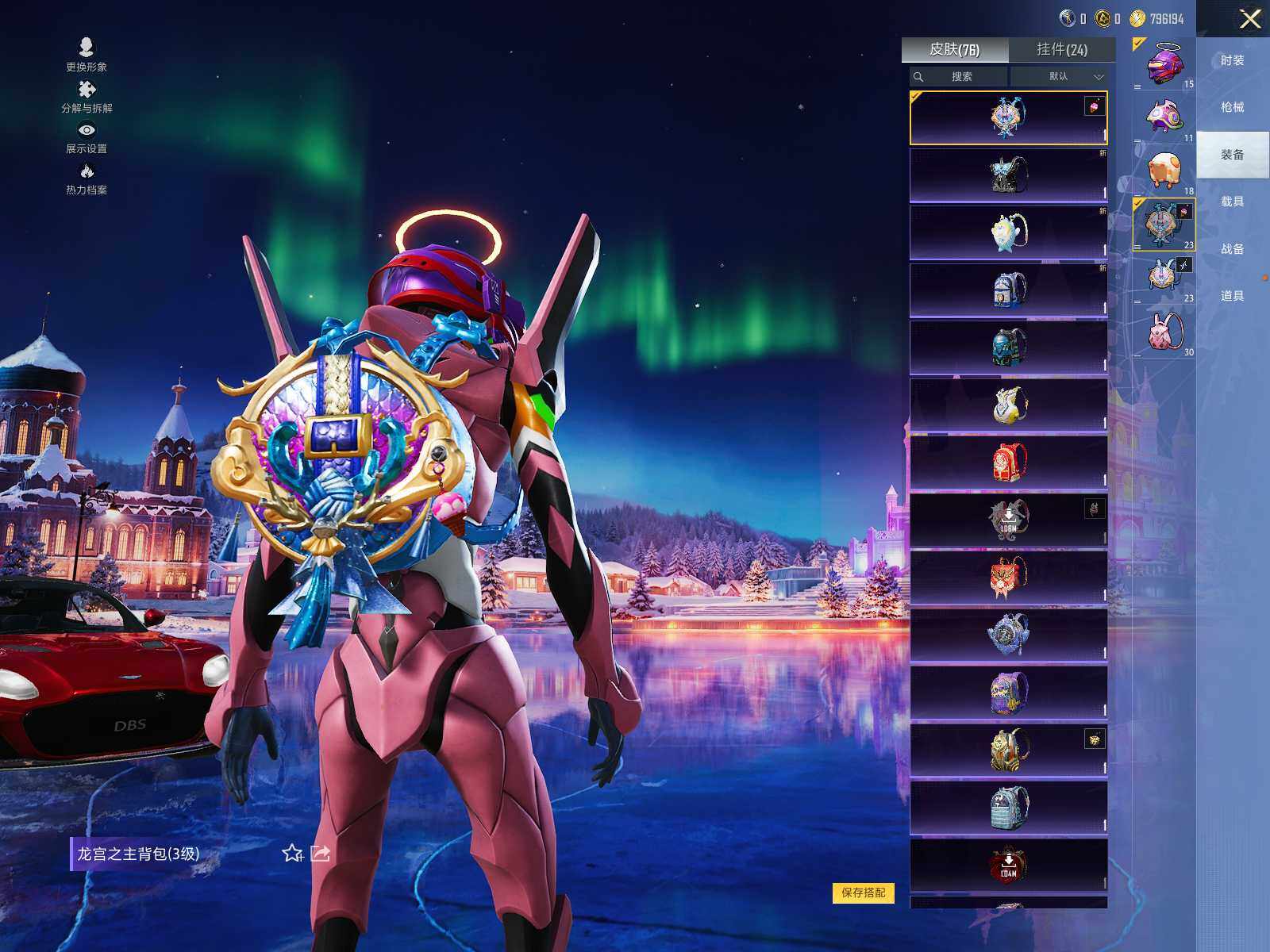Open 热力档案 heat profile
1270x952 pixels.
pyautogui.click(x=87, y=178)
